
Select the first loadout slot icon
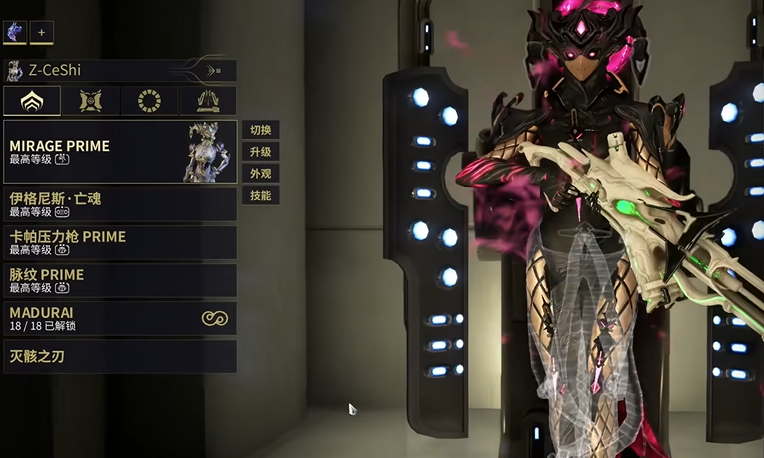click(x=15, y=33)
